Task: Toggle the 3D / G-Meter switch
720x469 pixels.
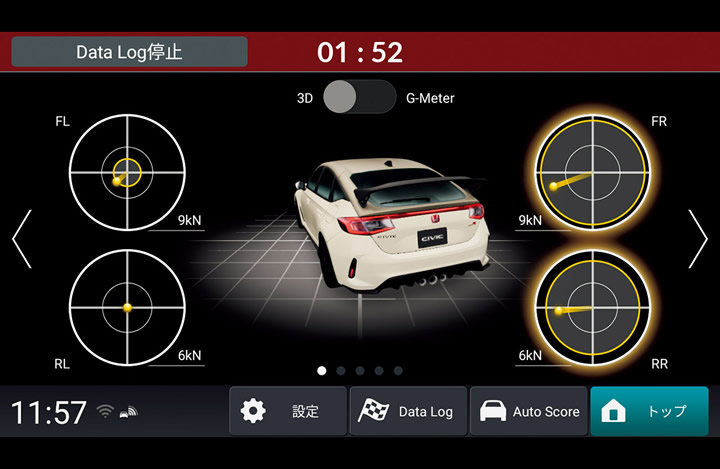Action: (359, 98)
